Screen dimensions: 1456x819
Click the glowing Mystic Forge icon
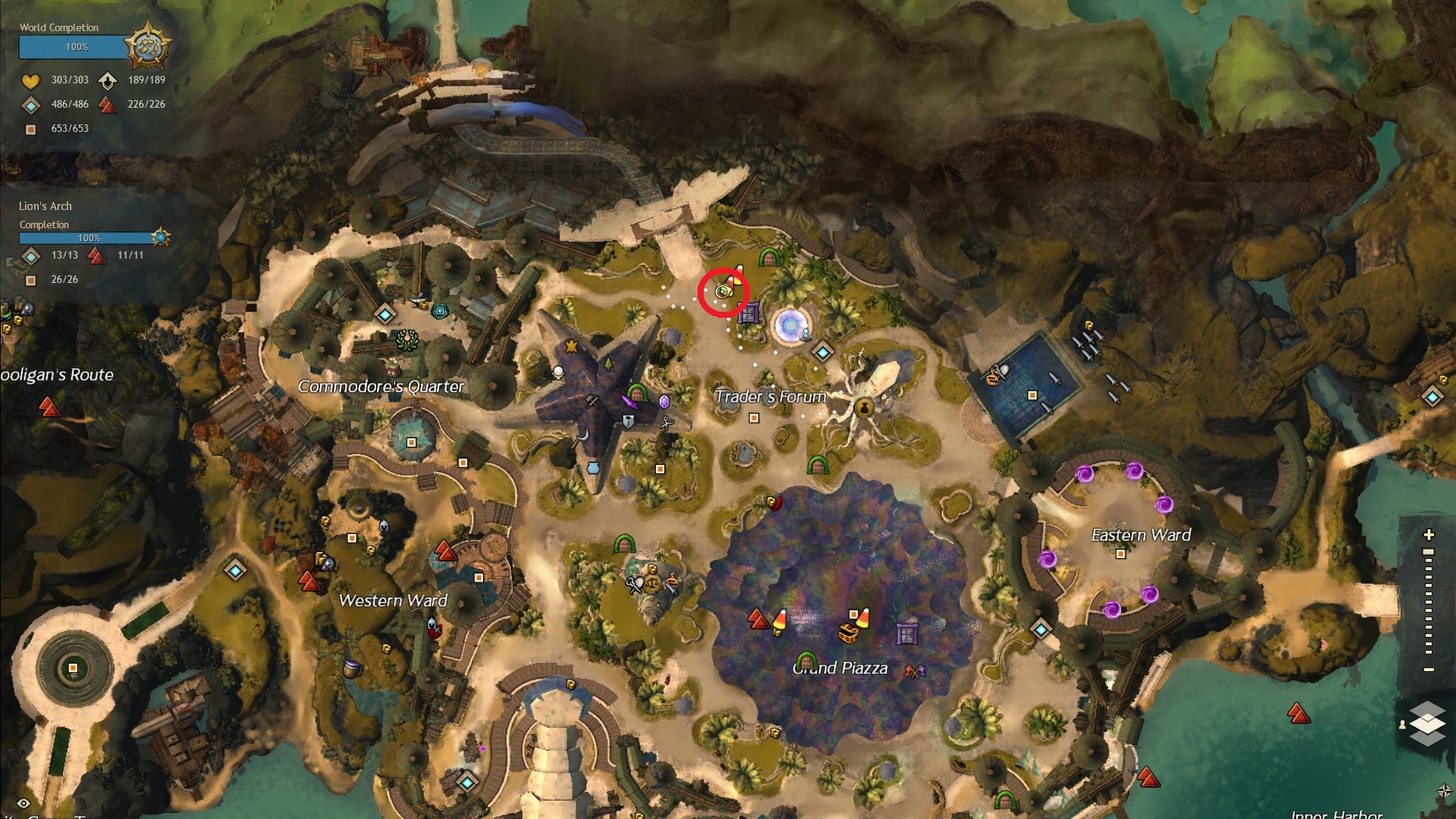click(789, 325)
